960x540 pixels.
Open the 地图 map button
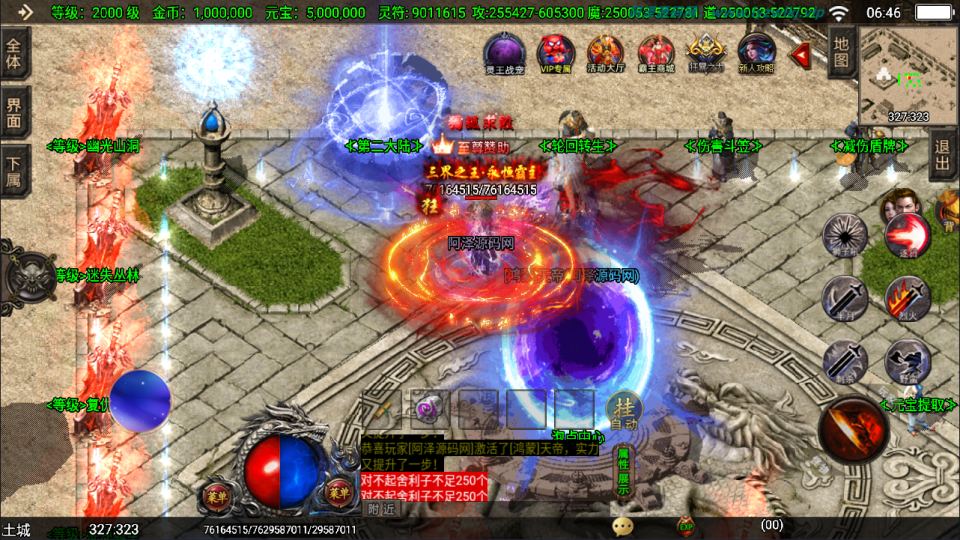841,52
